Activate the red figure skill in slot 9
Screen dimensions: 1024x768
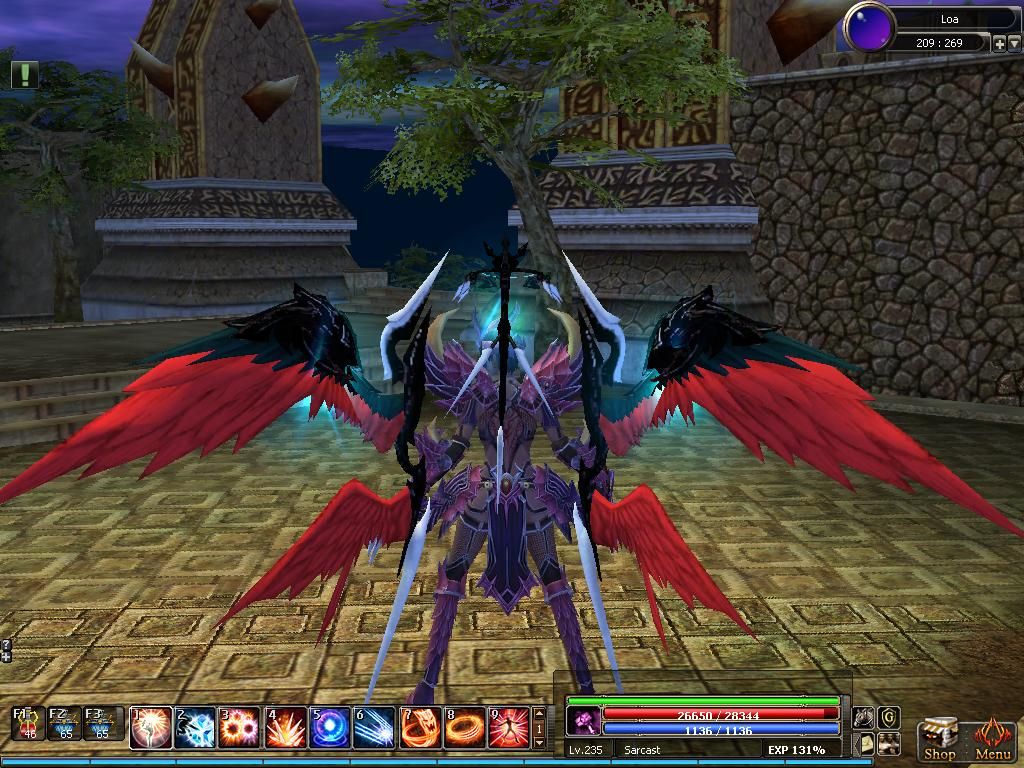[509, 727]
